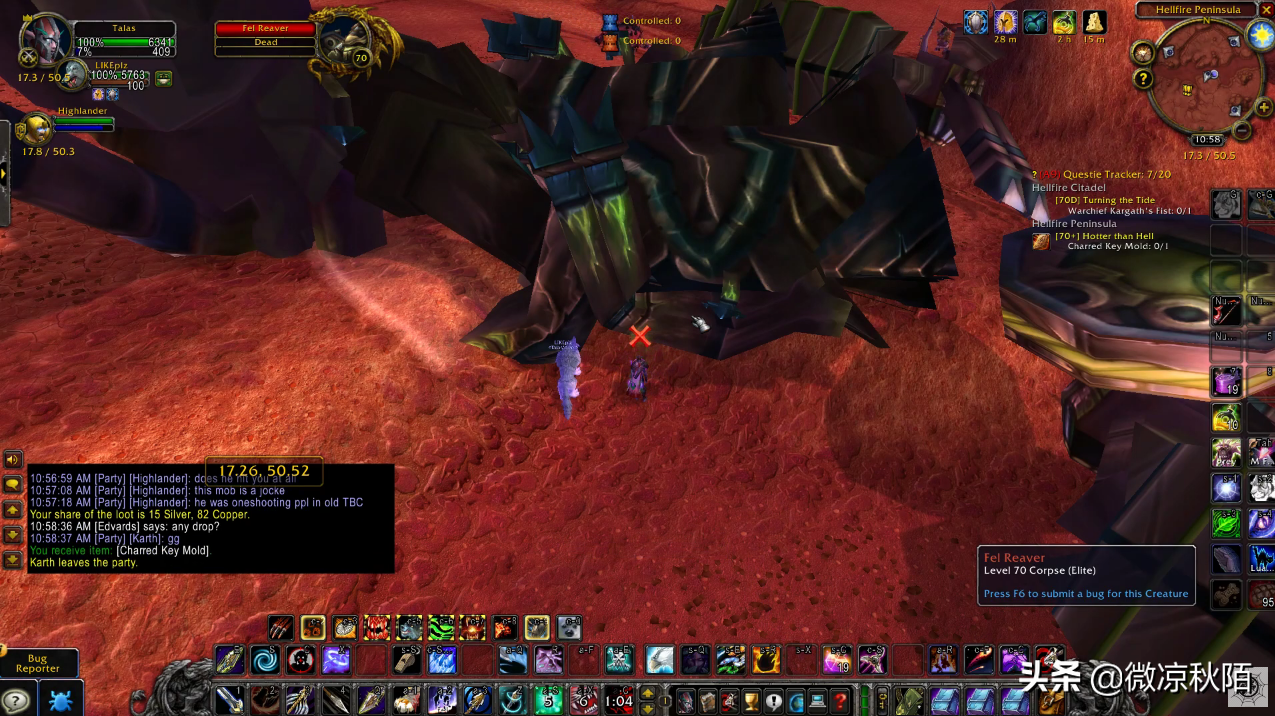Select the Talas player portrait
This screenshot has width=1275, height=716.
pyautogui.click(x=44, y=41)
